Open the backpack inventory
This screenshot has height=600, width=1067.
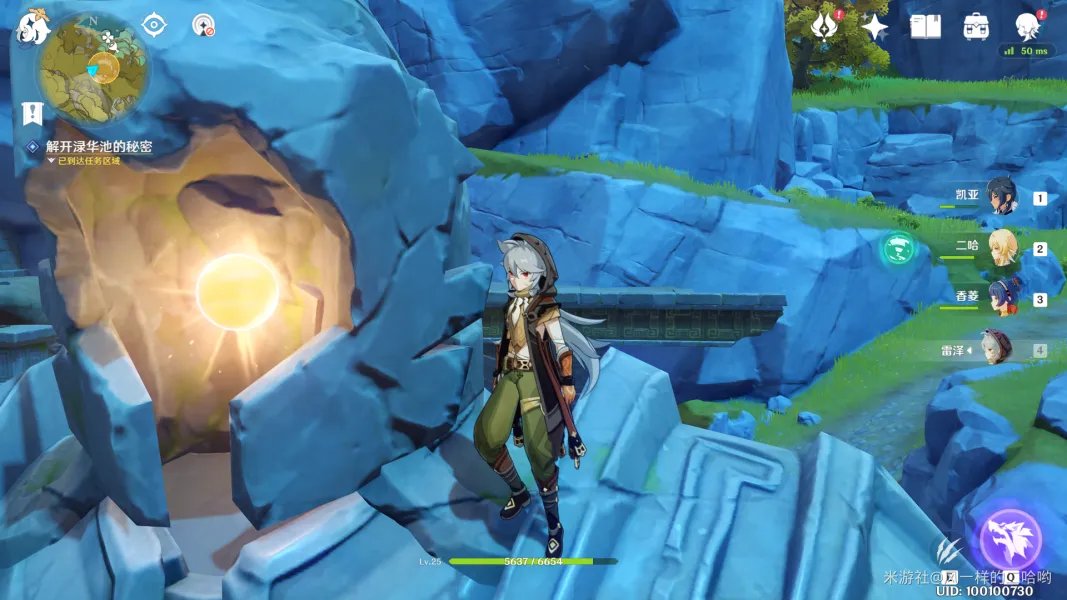[x=976, y=27]
